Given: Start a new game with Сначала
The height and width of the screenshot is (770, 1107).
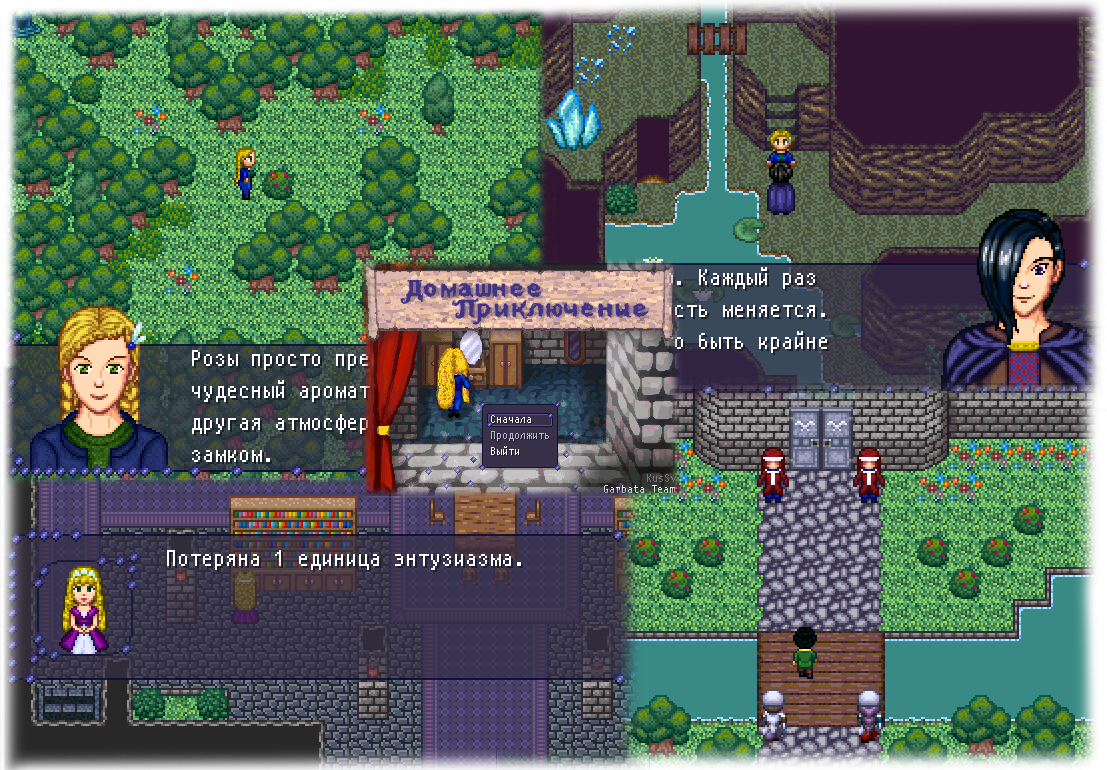Looking at the screenshot, I should [x=511, y=420].
